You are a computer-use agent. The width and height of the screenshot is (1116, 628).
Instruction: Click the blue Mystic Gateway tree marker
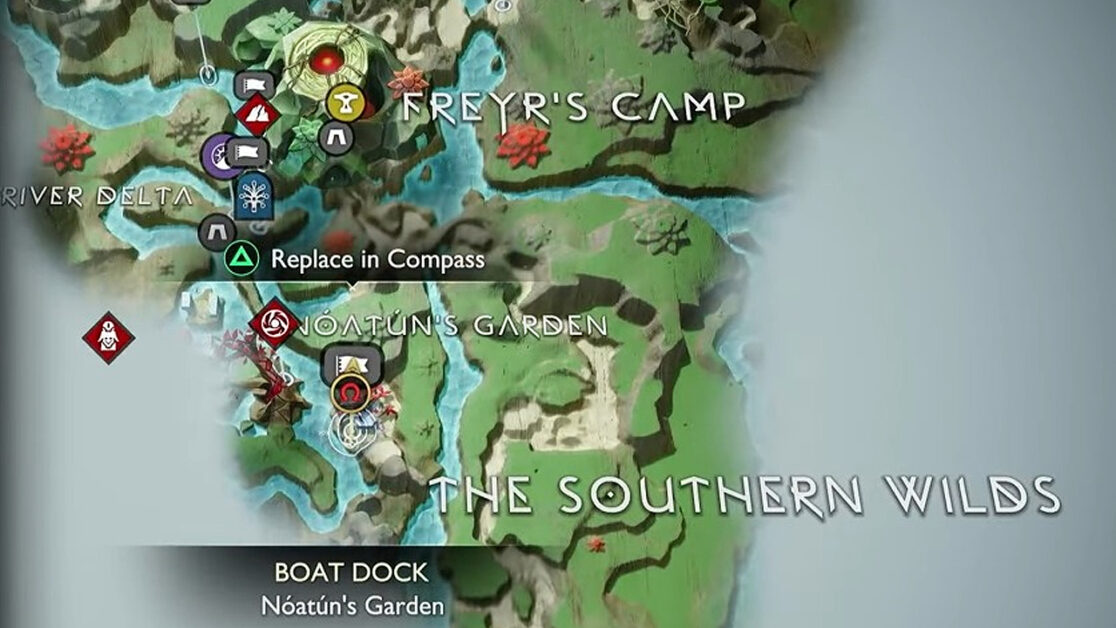(255, 196)
